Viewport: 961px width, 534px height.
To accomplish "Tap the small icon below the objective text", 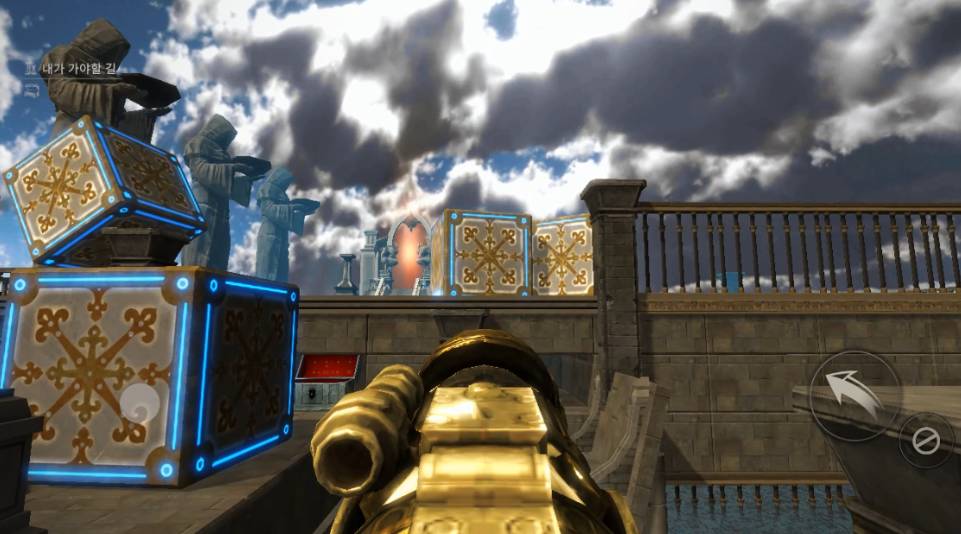I will pos(31,91).
